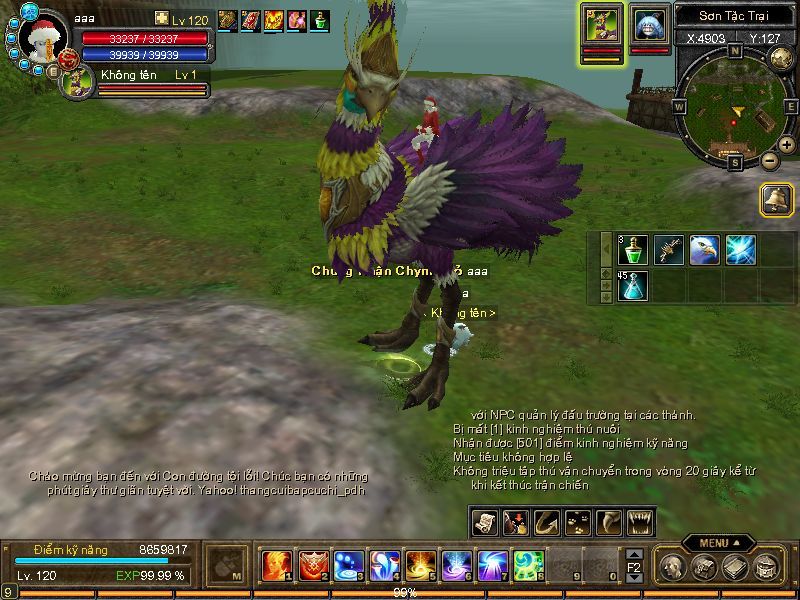Viewport: 800px width, 600px height.
Task: Click the player avatar with Santa hat
Action: click(x=41, y=40)
